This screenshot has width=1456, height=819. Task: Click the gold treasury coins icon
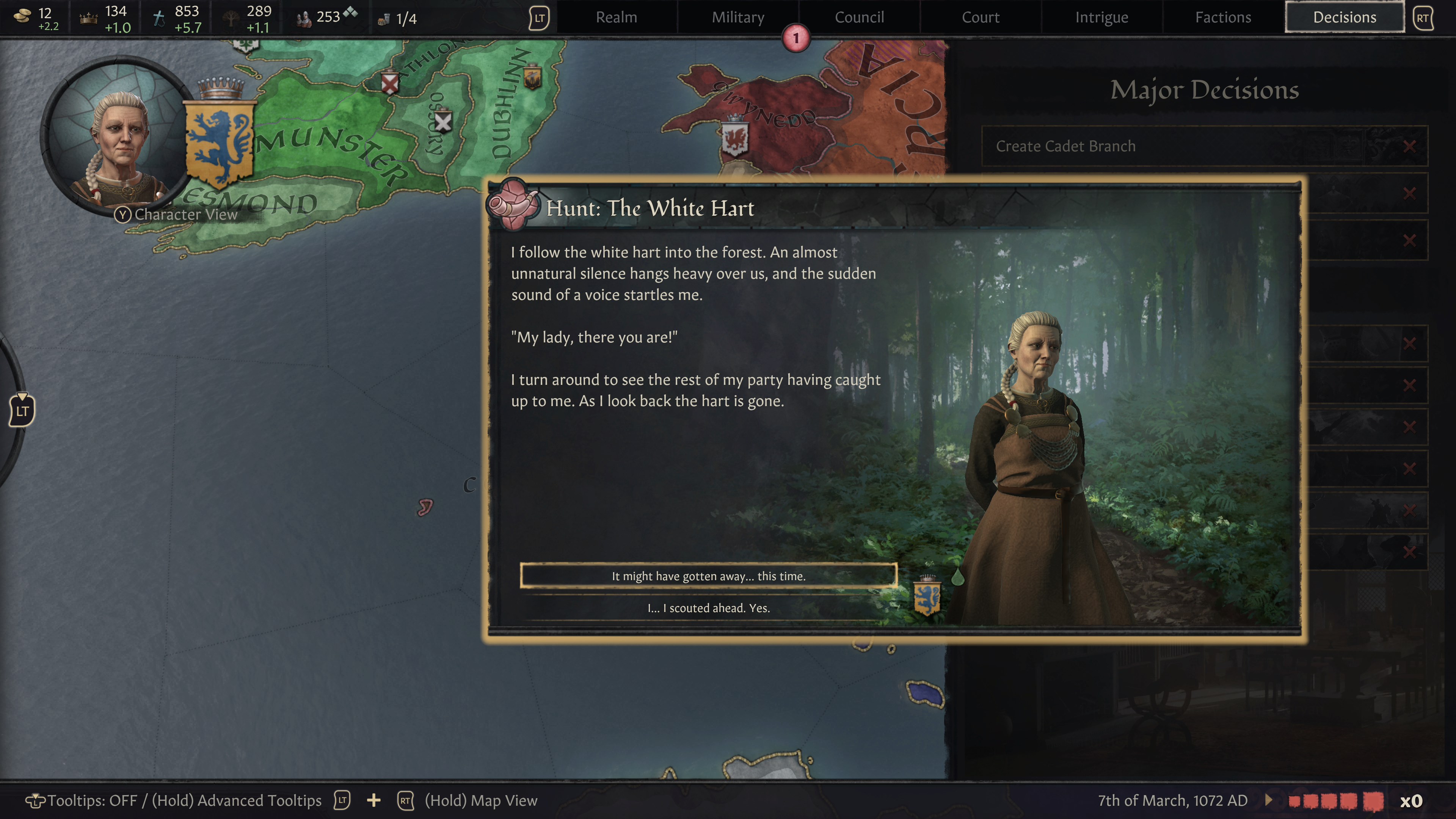23,16
